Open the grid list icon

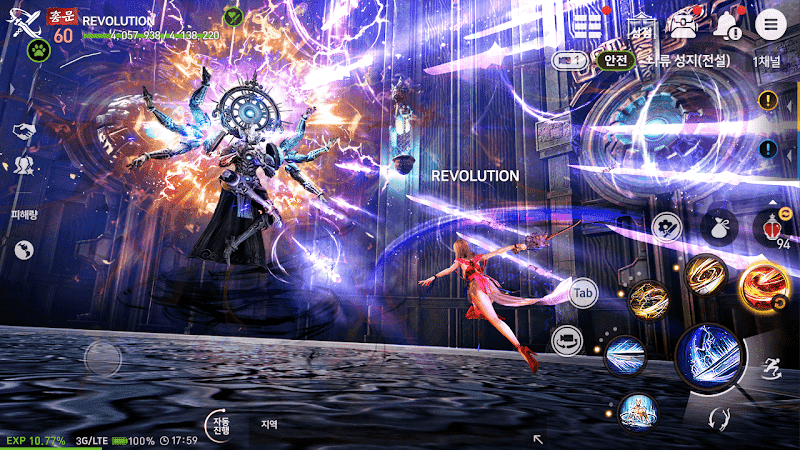click(x=587, y=25)
